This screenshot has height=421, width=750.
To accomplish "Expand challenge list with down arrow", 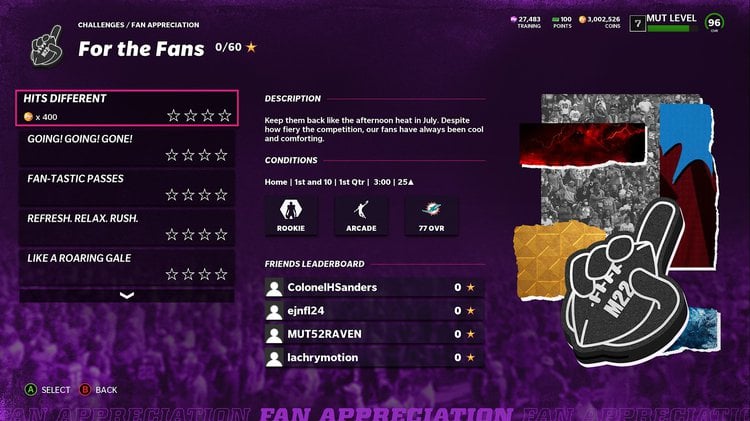I will click(127, 295).
